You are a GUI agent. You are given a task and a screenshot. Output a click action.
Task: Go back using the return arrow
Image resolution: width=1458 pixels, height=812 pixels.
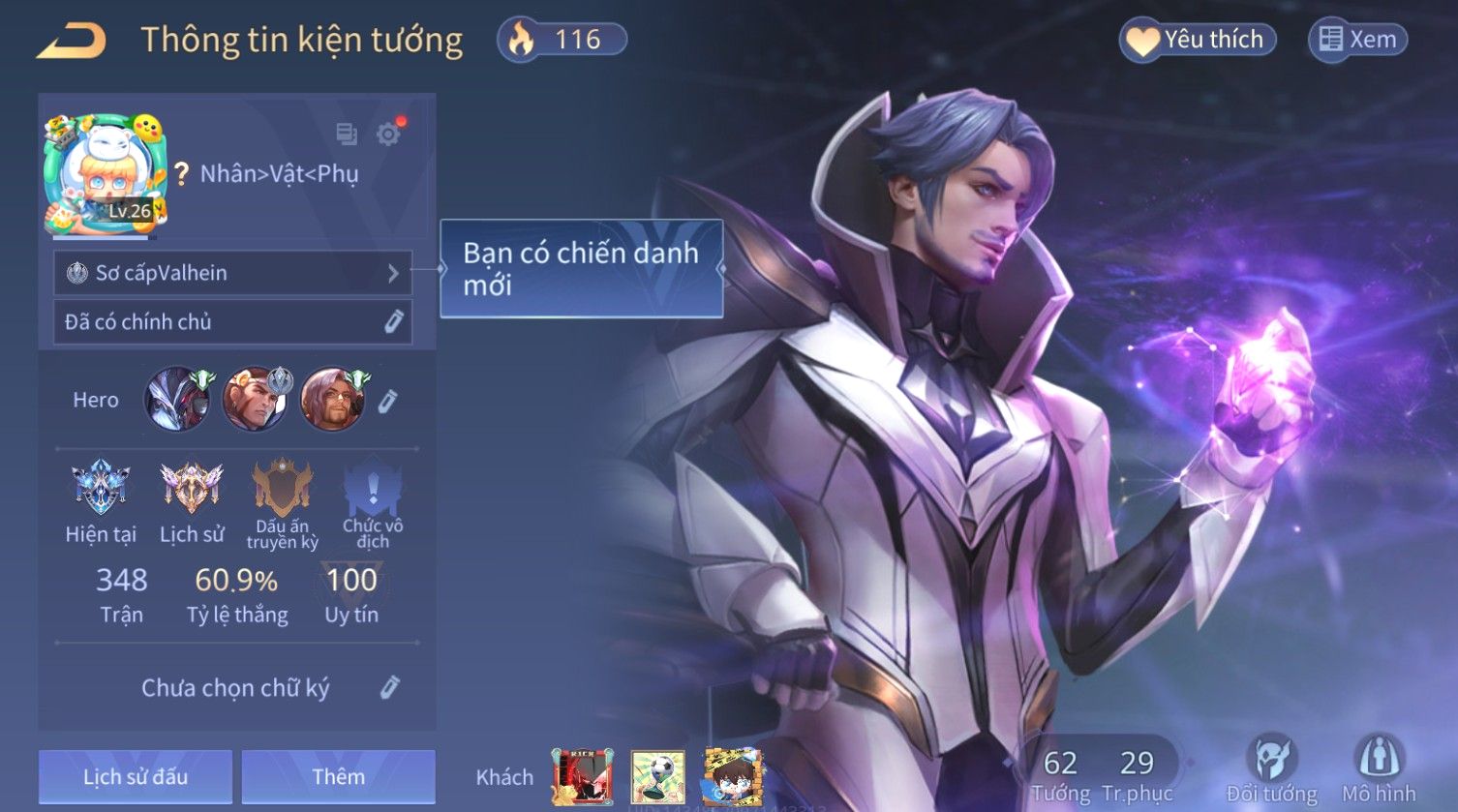(72, 41)
